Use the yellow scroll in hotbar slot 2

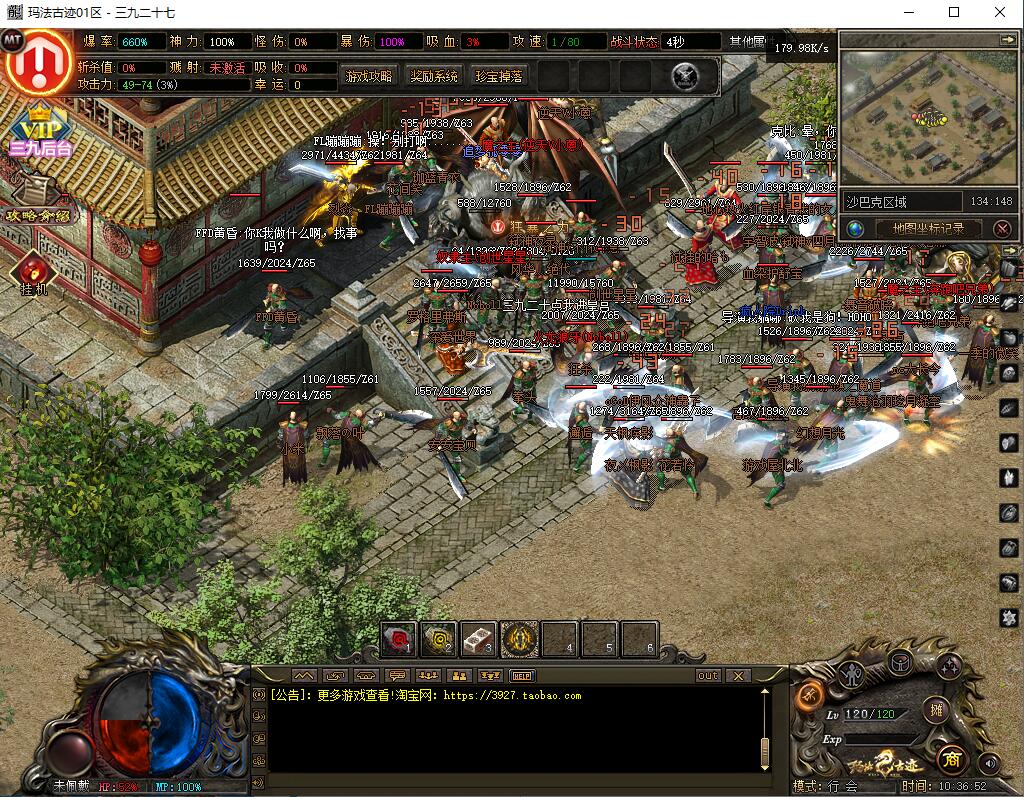439,639
